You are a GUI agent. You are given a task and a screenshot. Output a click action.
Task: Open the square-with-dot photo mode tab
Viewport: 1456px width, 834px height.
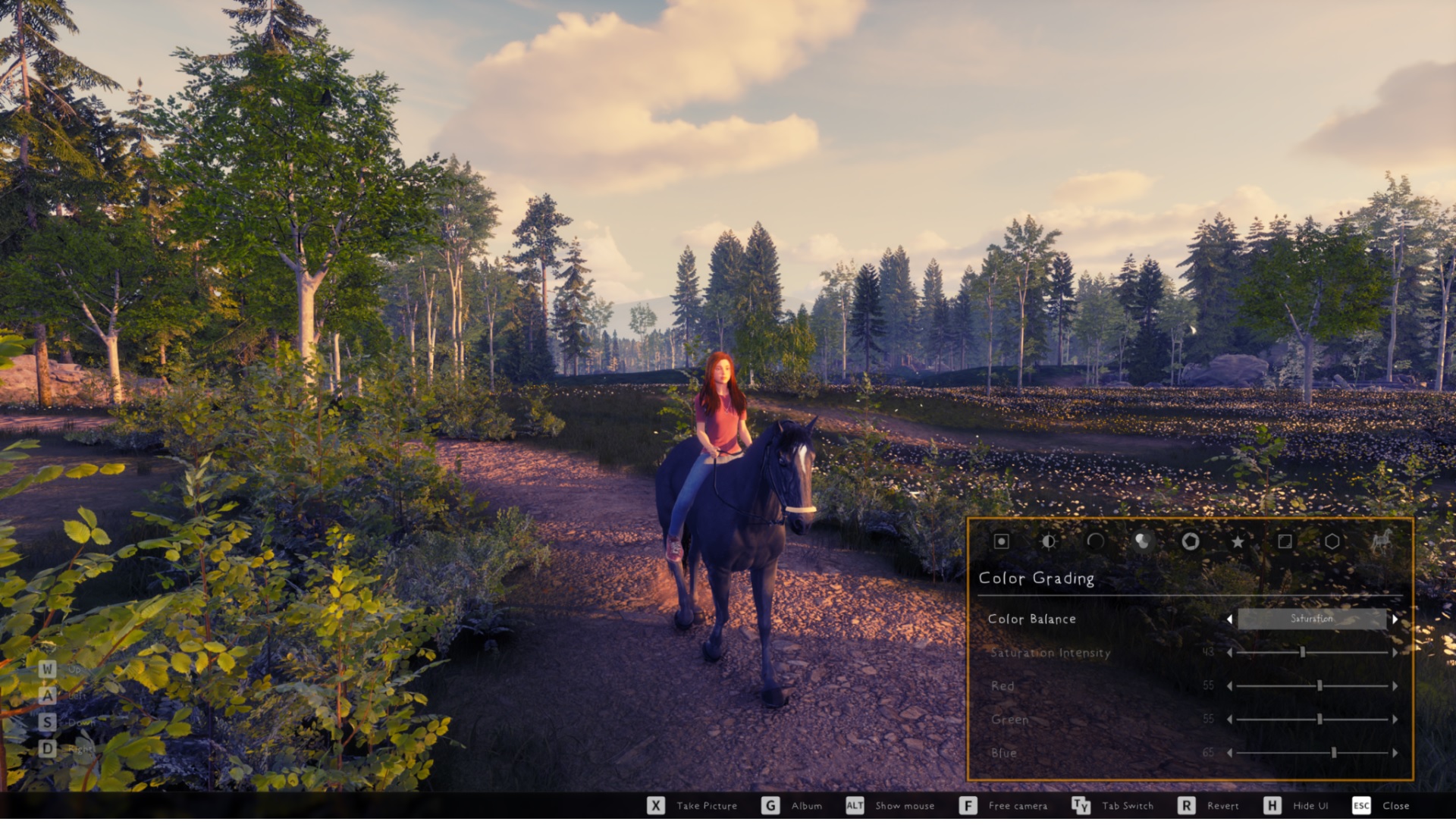1001,541
